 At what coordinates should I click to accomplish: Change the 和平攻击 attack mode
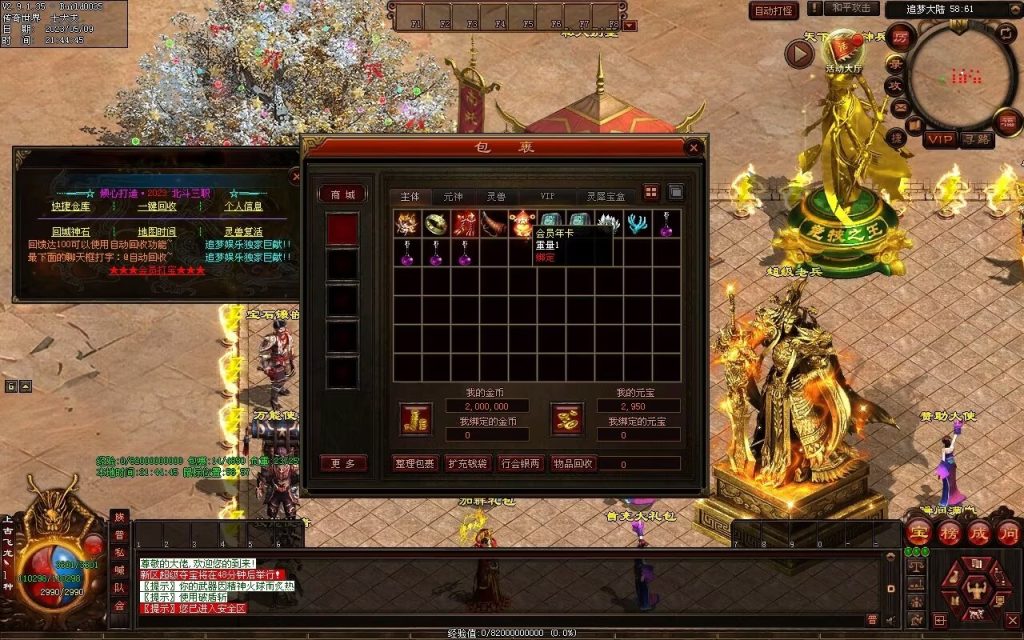853,9
